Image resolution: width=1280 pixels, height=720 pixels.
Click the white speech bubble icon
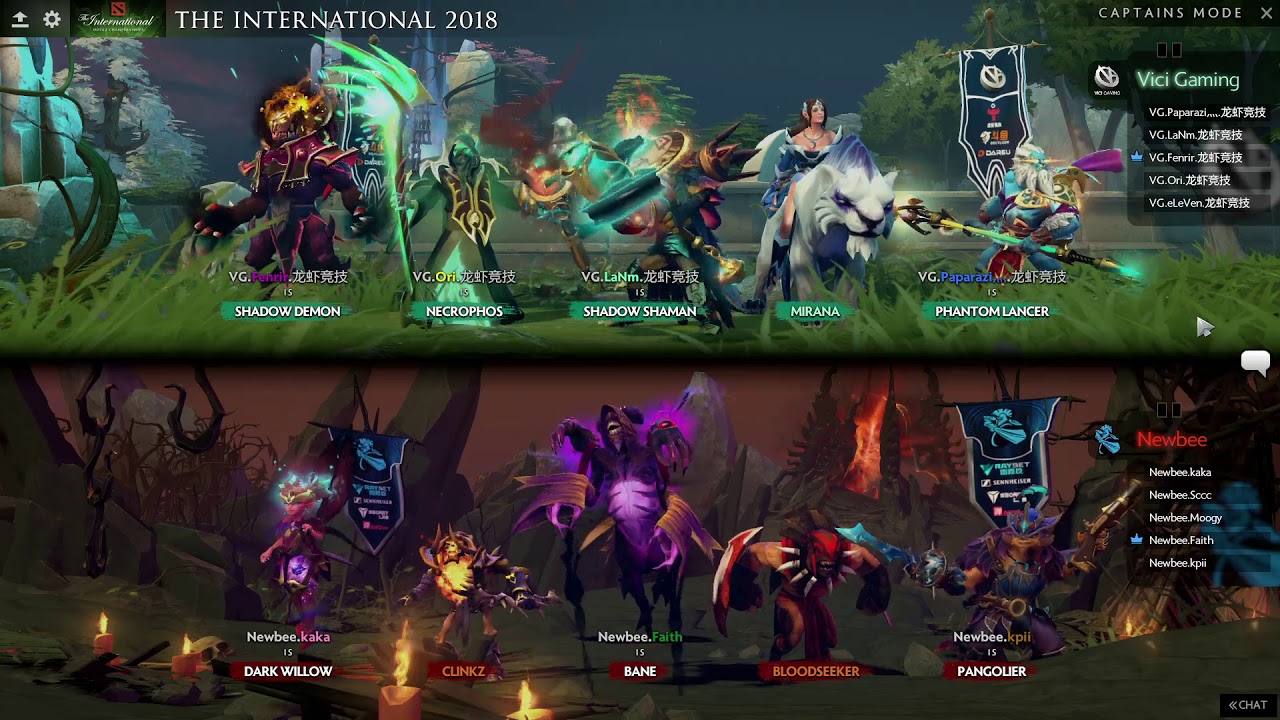click(x=1255, y=362)
